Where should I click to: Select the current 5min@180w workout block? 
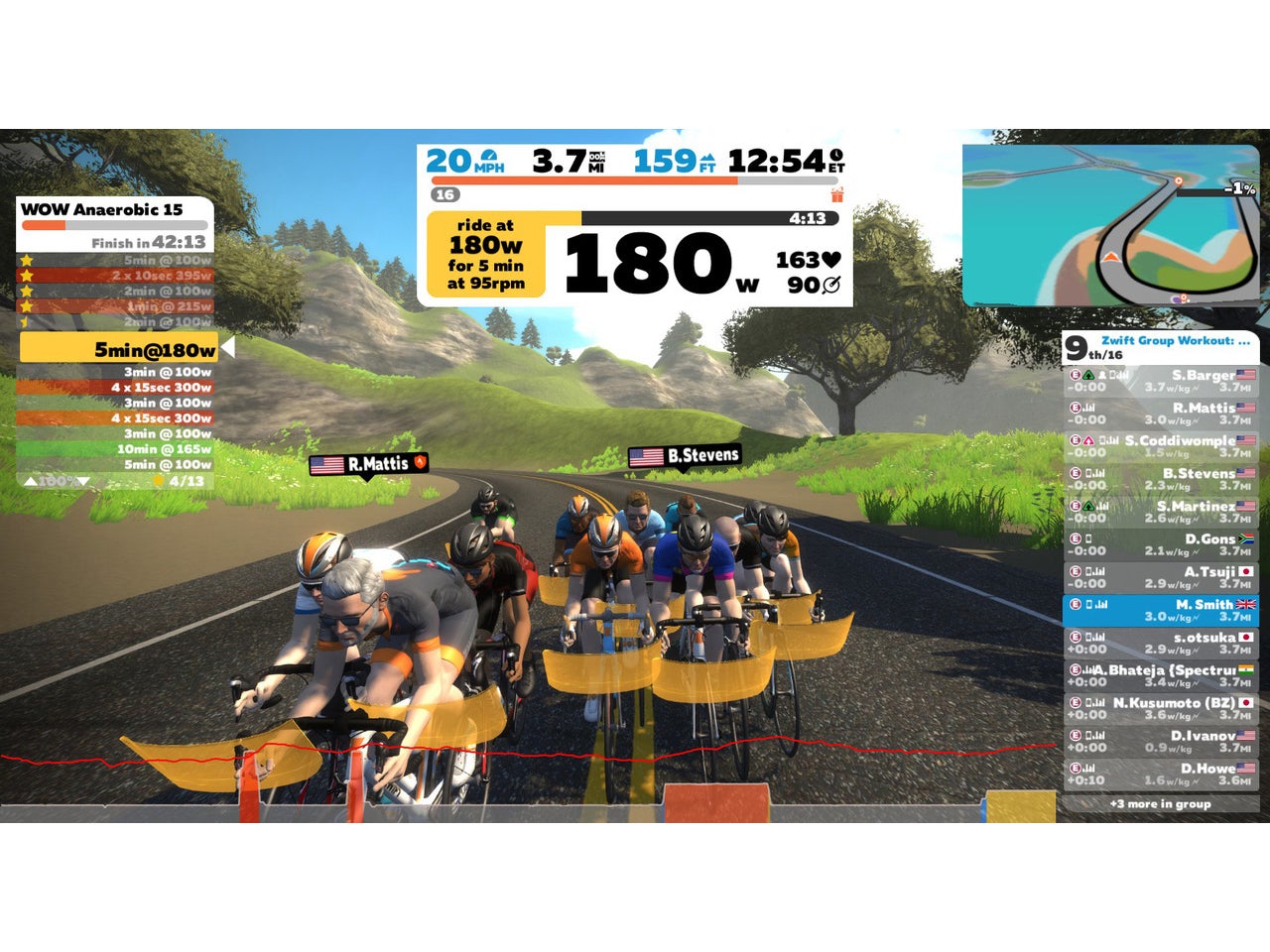(x=118, y=349)
